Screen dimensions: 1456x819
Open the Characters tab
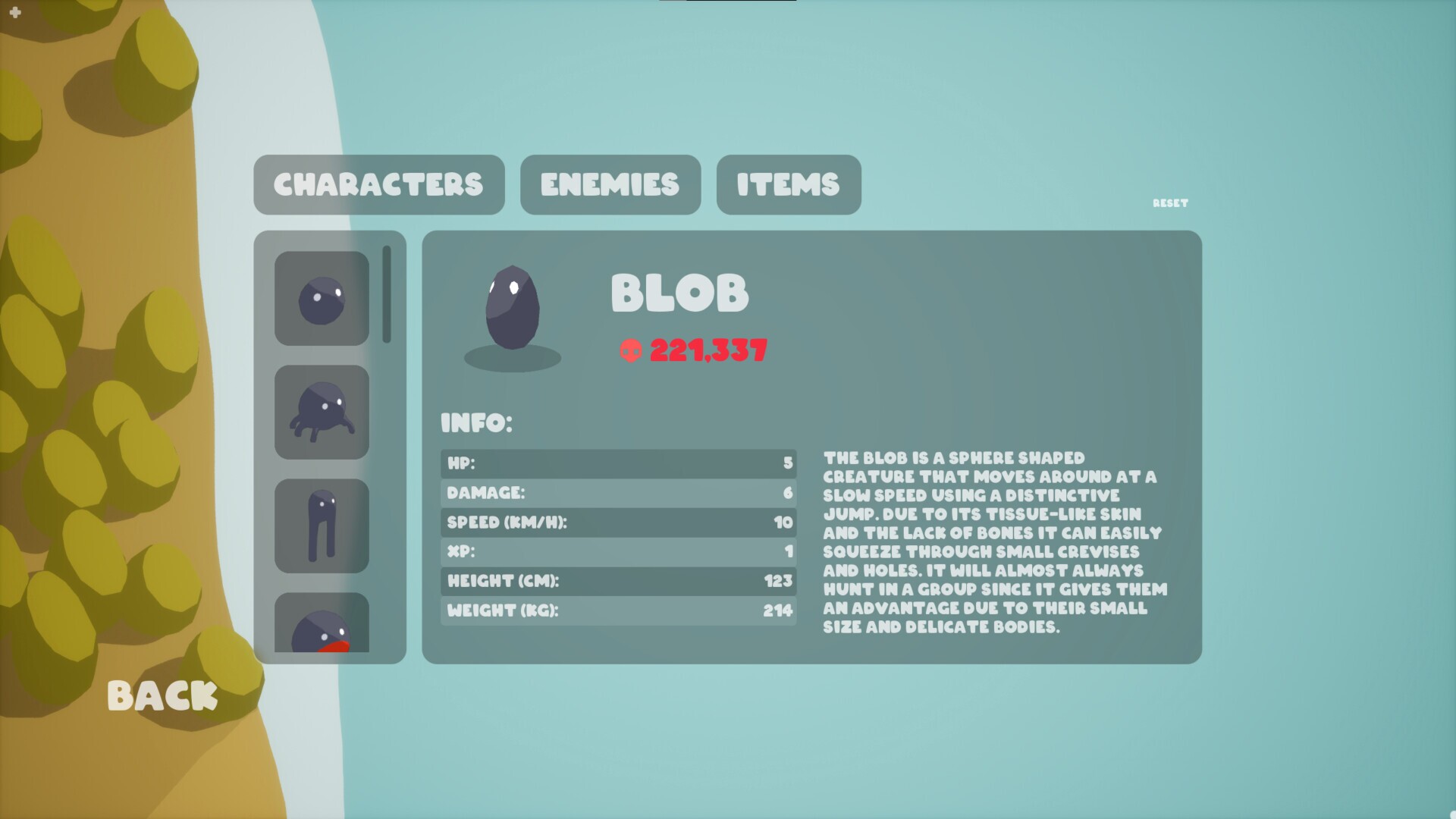click(x=379, y=184)
